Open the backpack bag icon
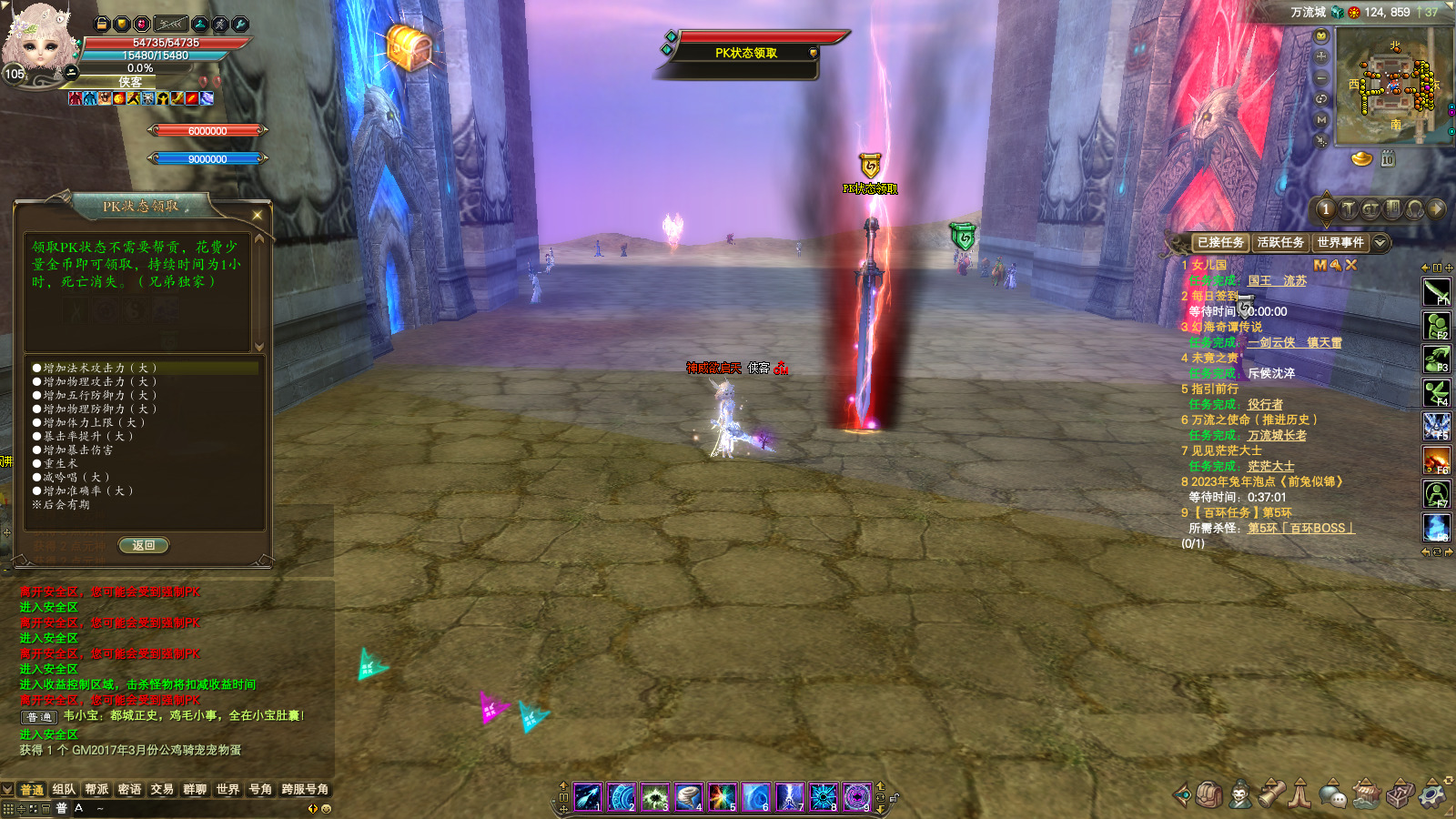The image size is (1456, 819). (x=1208, y=794)
